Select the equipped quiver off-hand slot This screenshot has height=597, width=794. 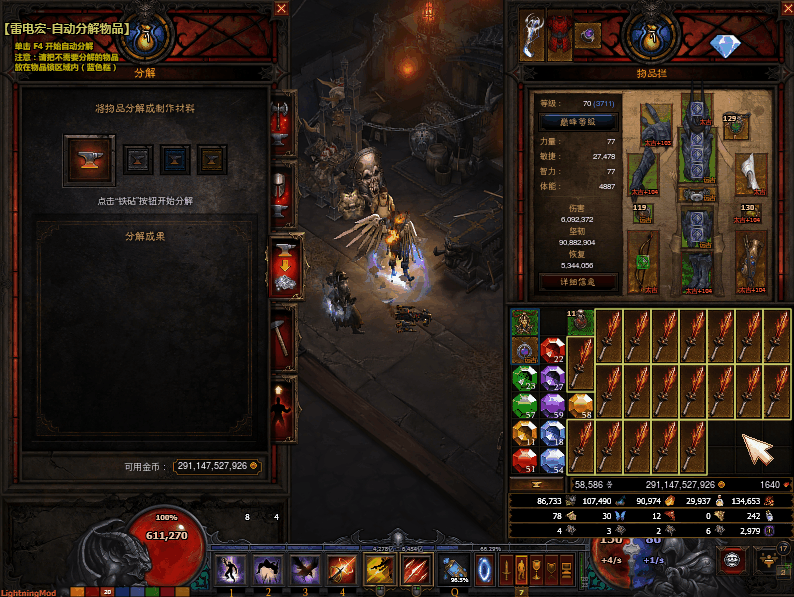(x=751, y=260)
